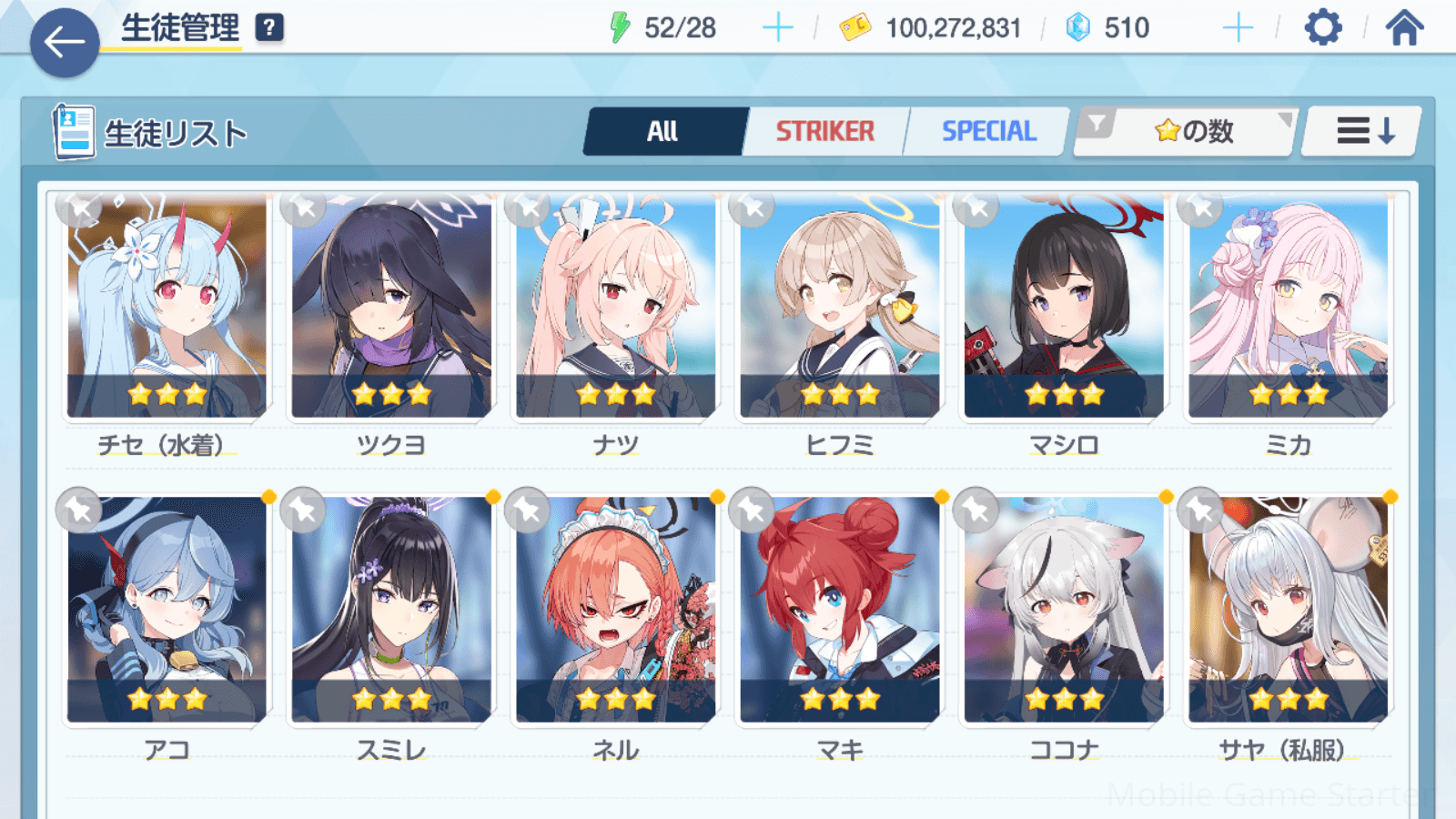Switch to the SPECIAL tab

point(988,132)
